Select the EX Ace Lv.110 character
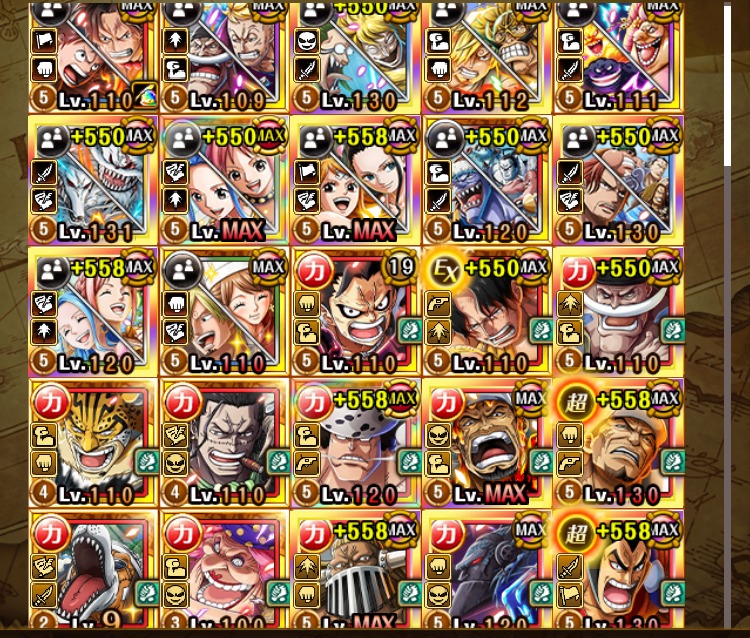Image resolution: width=750 pixels, height=638 pixels. pos(487,311)
